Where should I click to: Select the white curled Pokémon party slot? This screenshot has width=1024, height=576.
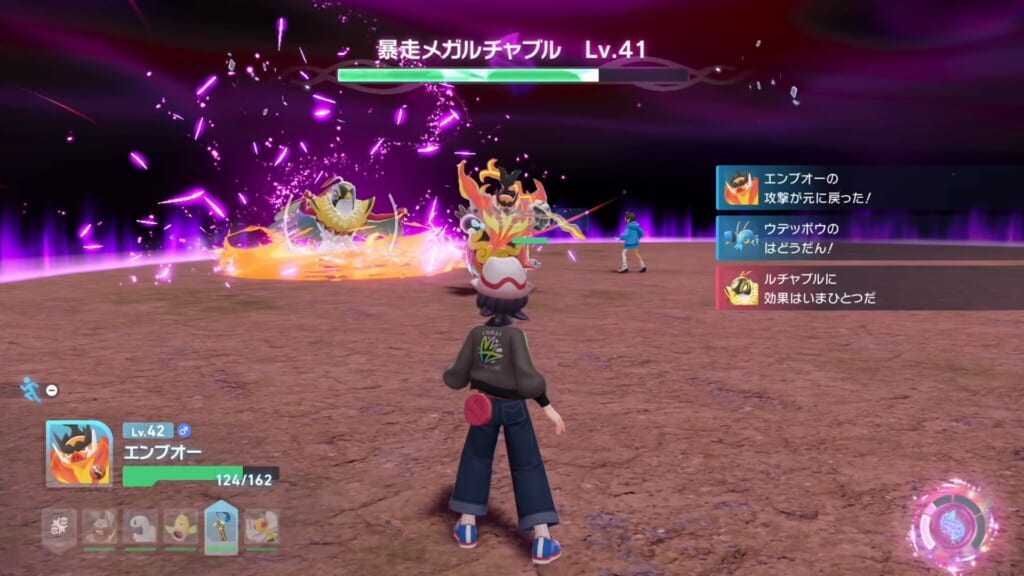tap(140, 526)
